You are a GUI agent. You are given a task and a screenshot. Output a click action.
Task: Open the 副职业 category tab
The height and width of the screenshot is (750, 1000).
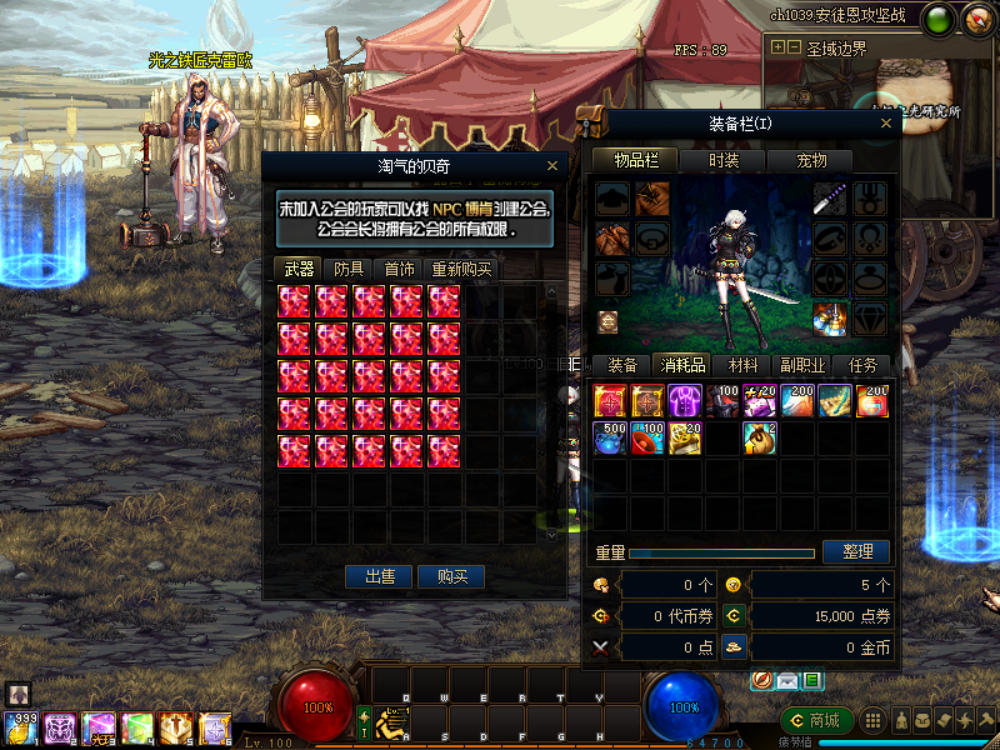pyautogui.click(x=803, y=366)
